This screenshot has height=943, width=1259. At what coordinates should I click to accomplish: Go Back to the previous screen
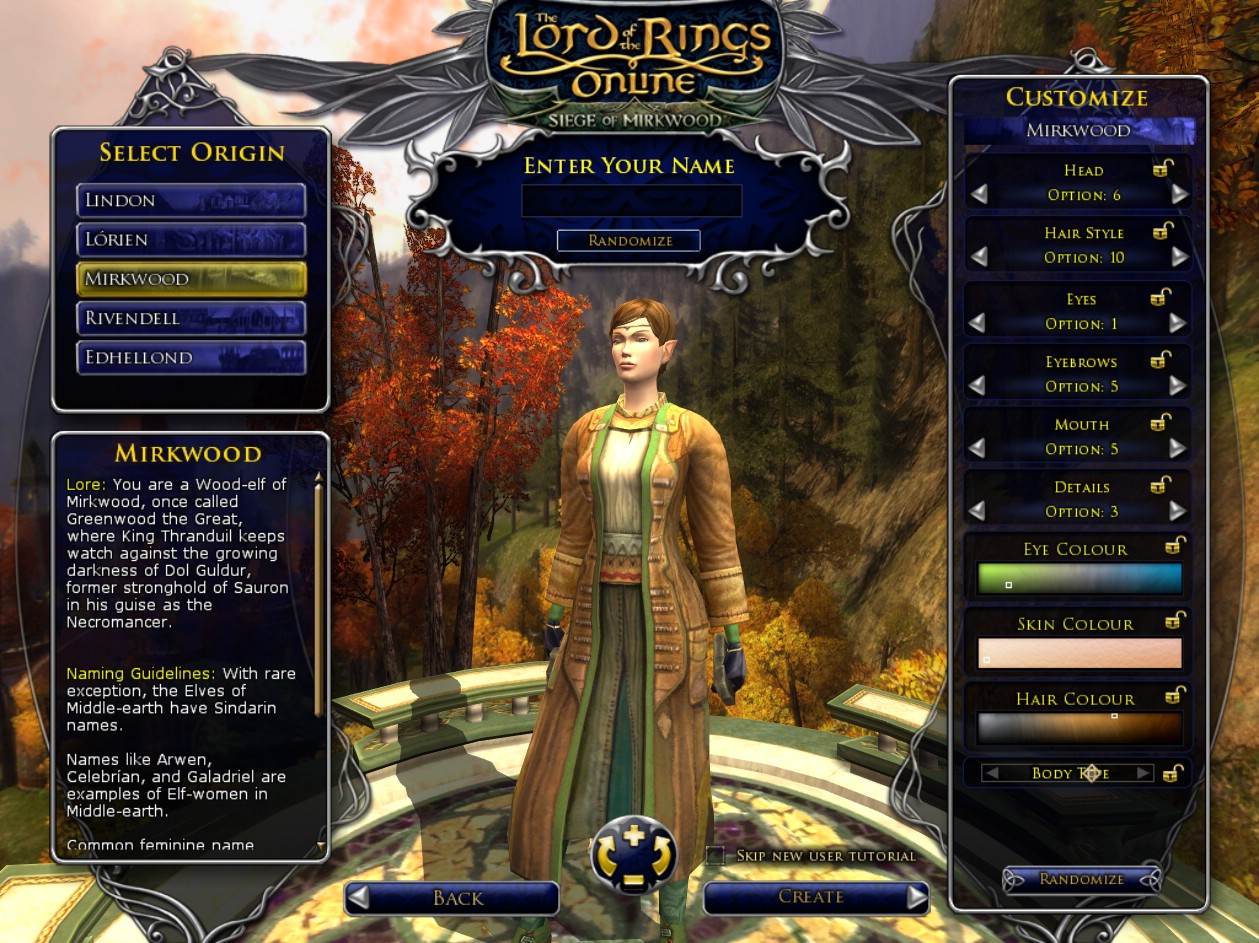(x=451, y=898)
